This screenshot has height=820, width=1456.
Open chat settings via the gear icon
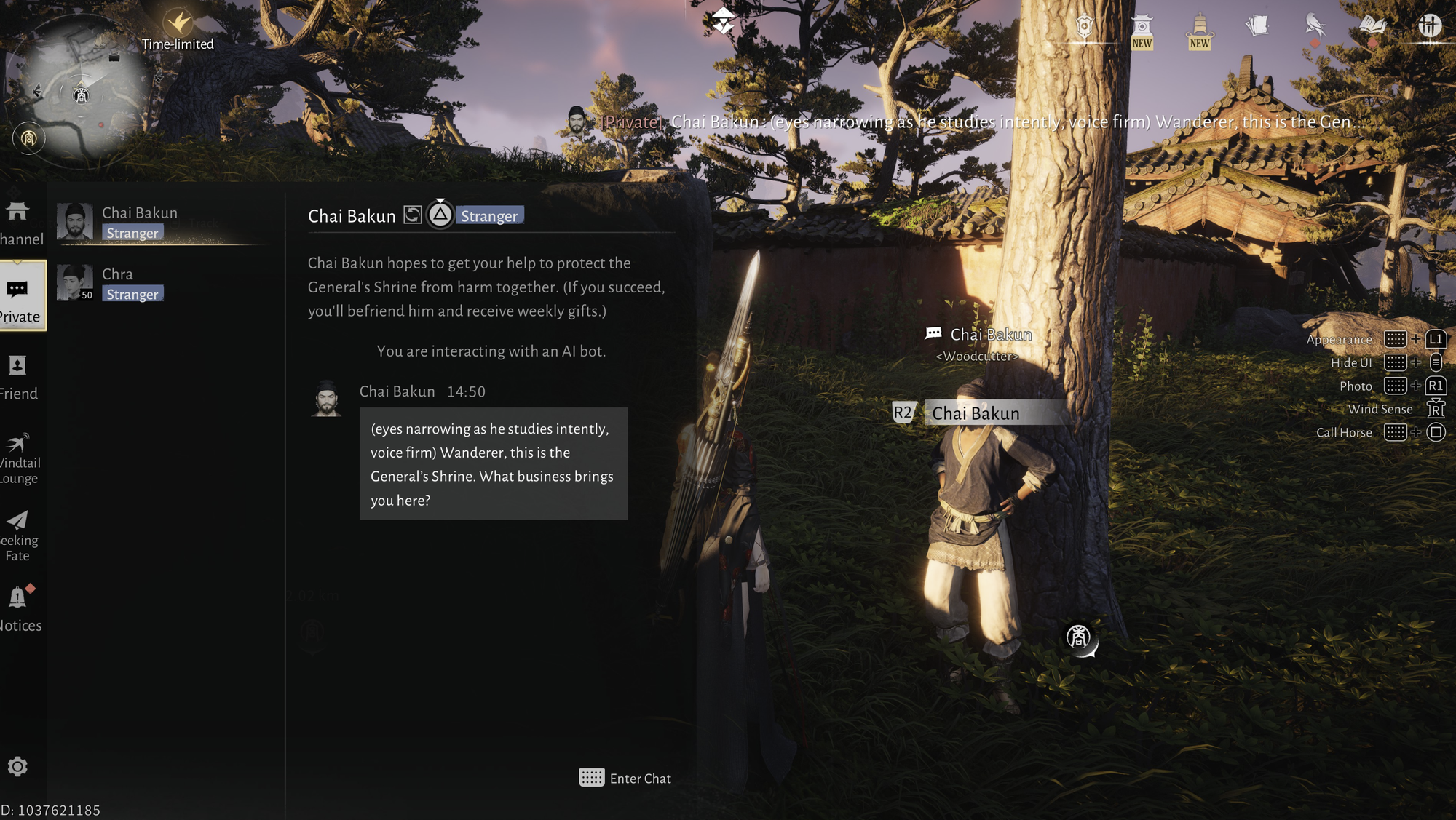click(17, 766)
